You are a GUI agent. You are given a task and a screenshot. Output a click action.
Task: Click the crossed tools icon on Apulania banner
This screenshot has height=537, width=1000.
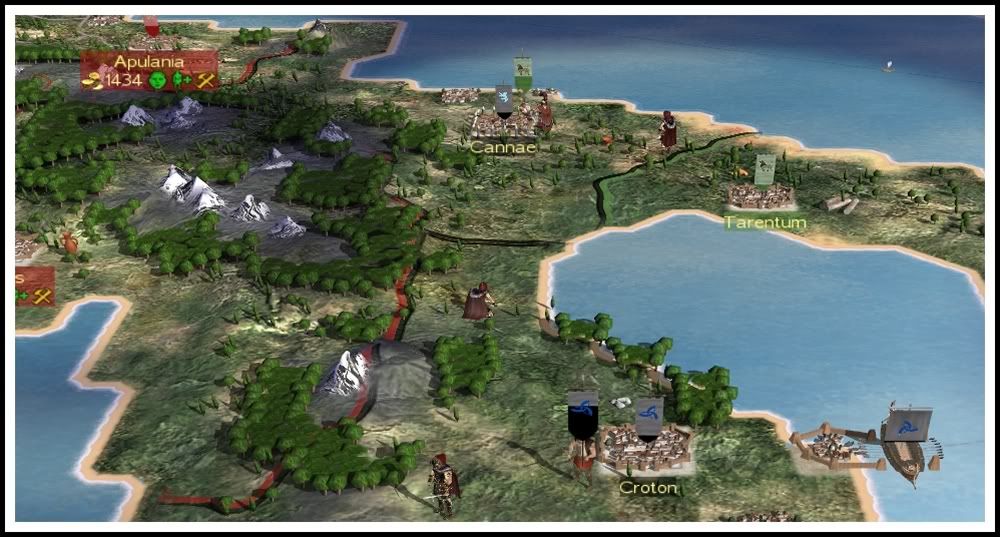207,80
